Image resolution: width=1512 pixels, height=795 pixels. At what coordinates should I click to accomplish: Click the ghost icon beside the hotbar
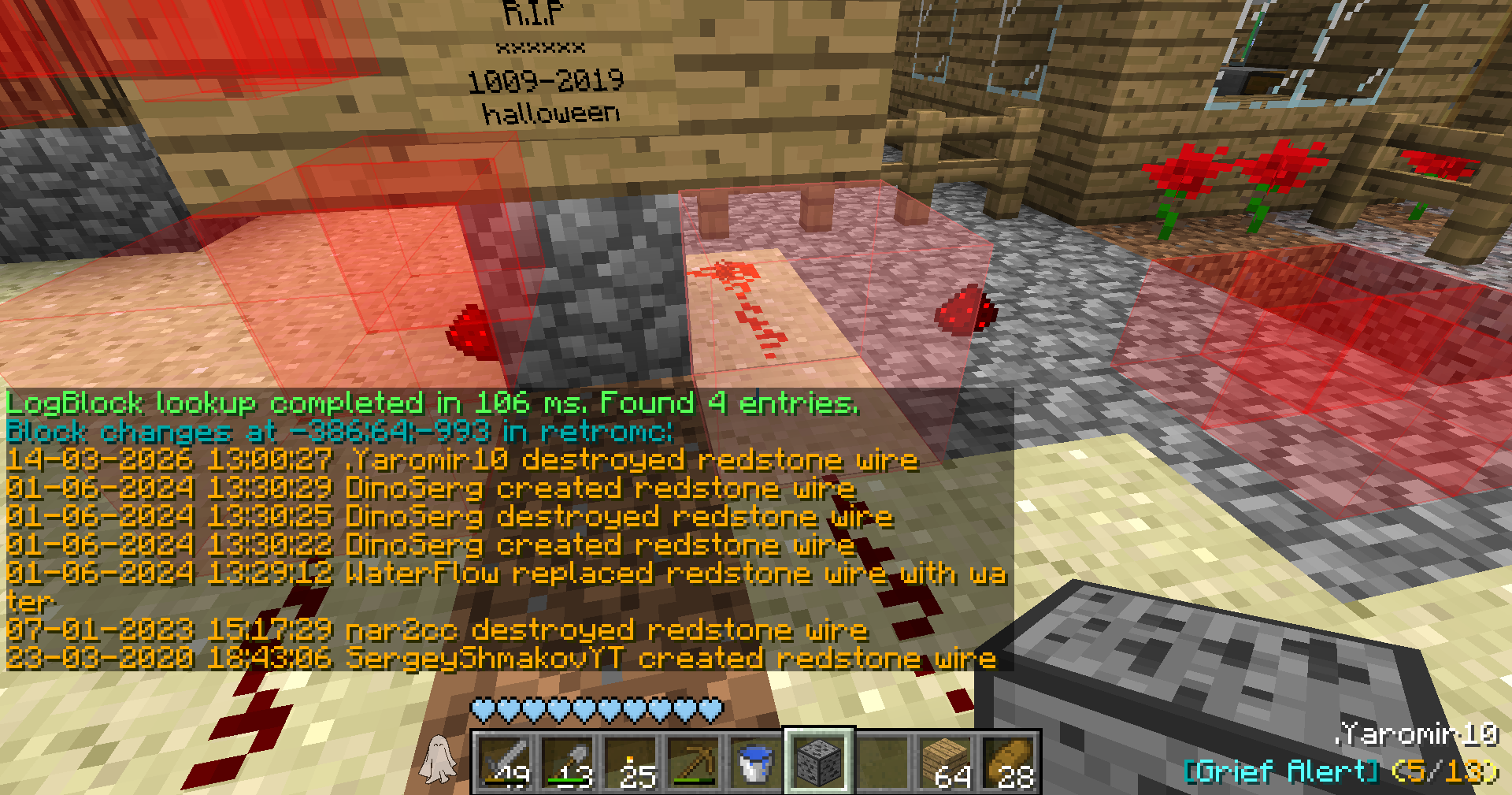pos(438,760)
